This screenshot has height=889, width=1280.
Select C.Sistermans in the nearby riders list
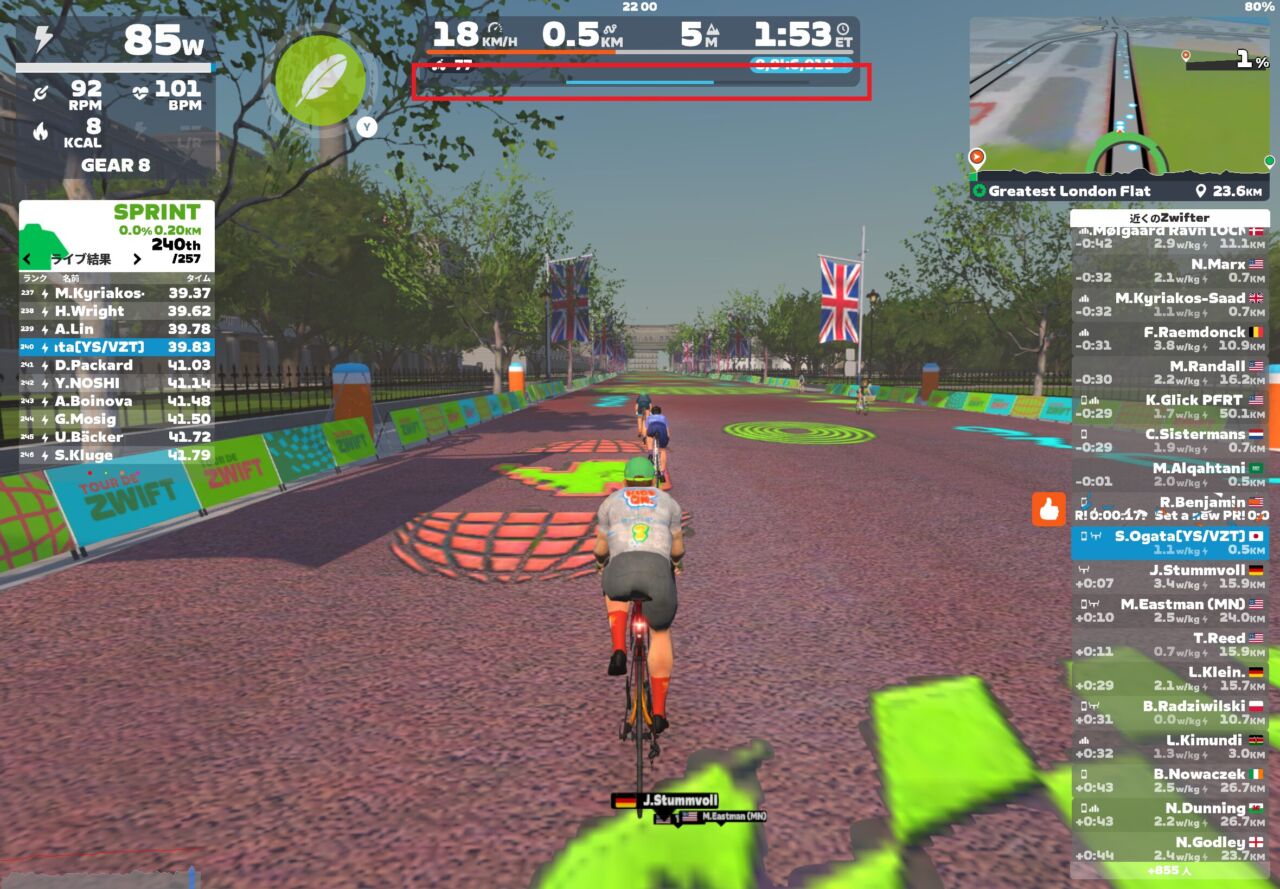pos(1170,441)
